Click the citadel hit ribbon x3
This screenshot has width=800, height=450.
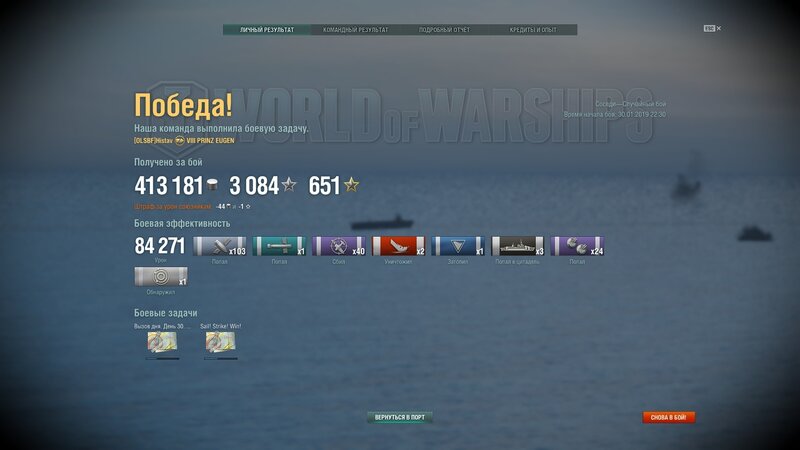click(x=518, y=247)
